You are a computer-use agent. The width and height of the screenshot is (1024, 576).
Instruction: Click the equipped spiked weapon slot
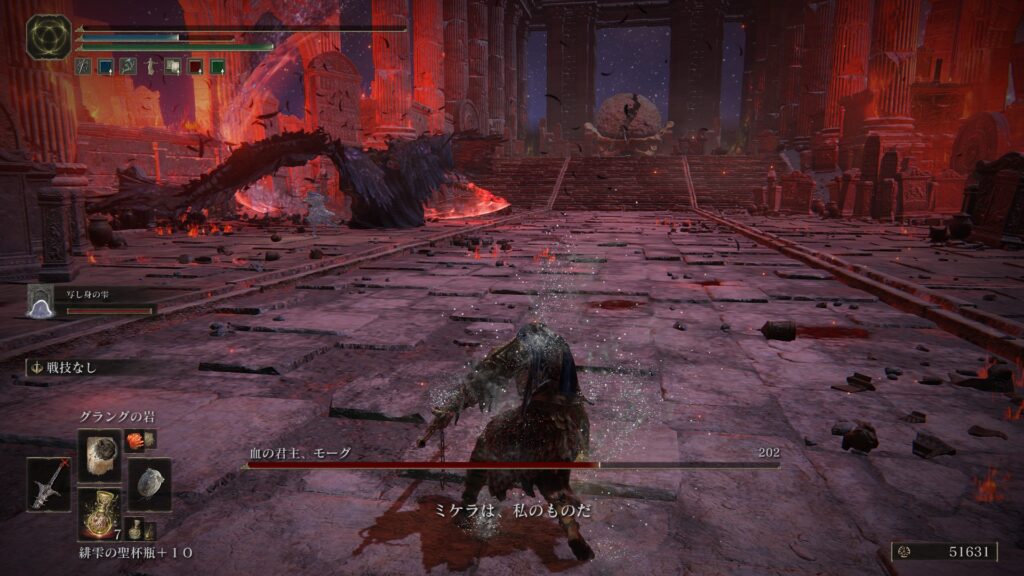49,484
